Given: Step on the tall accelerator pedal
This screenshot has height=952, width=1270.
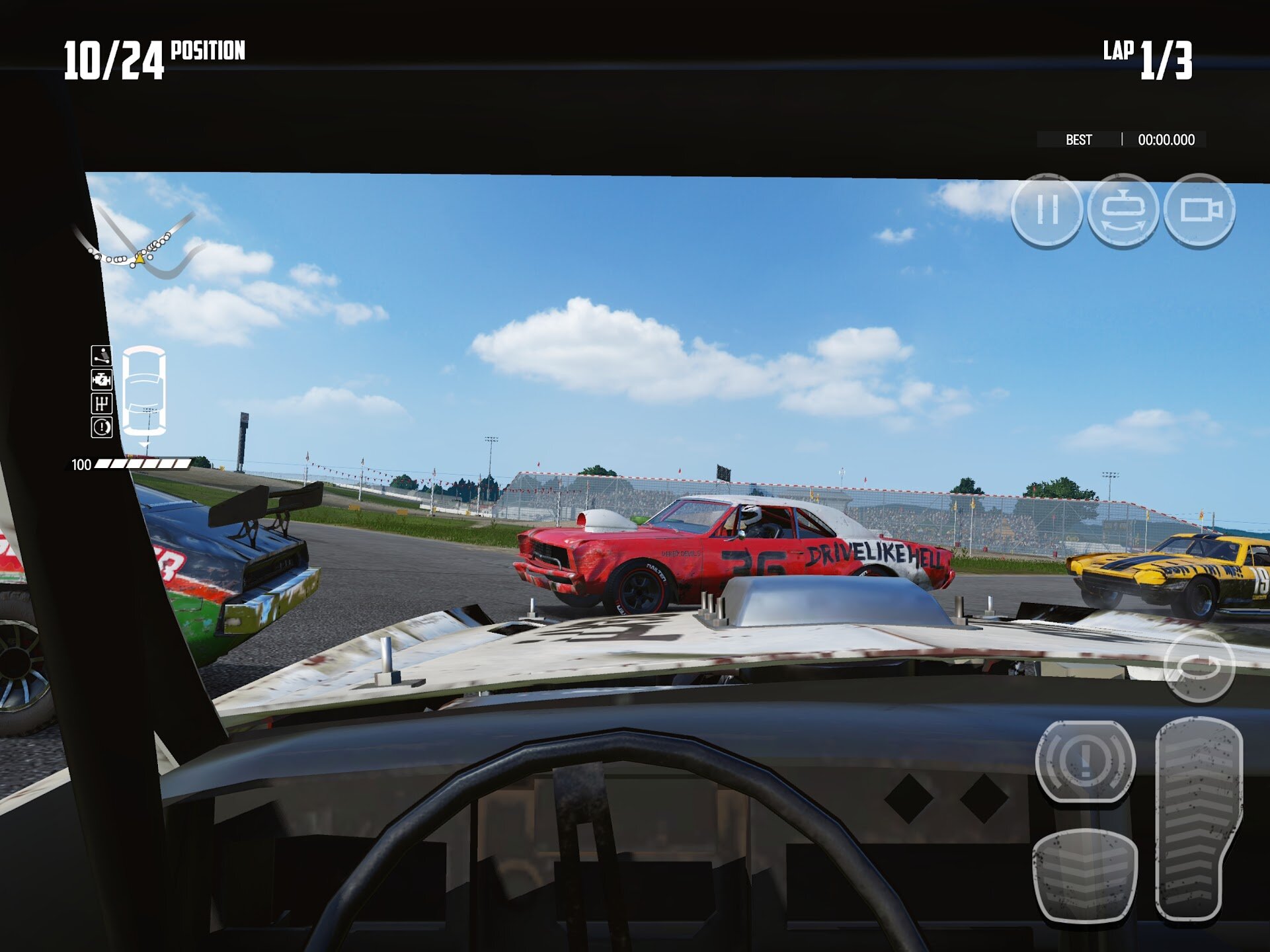Looking at the screenshot, I should click(x=1197, y=818).
